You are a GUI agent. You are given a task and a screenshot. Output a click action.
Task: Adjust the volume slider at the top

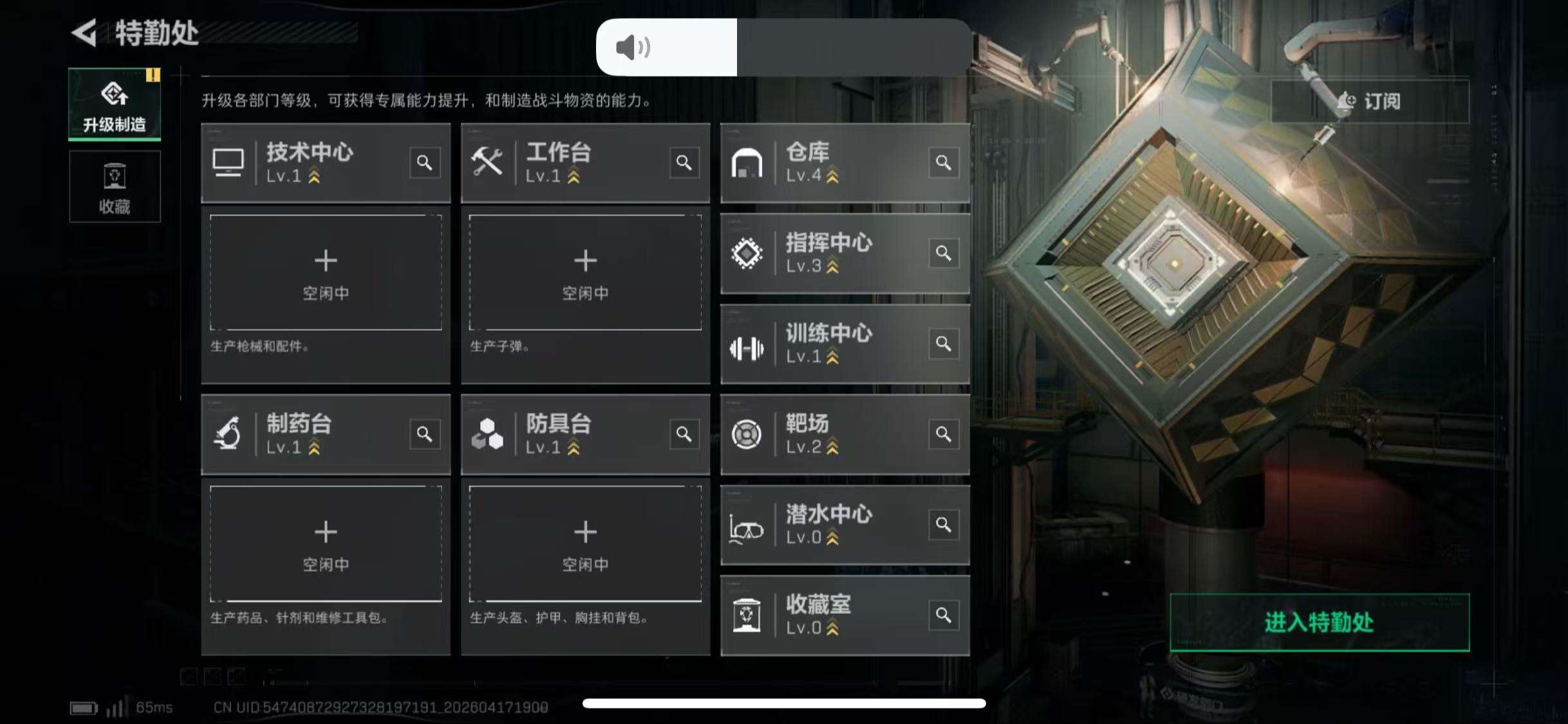point(734,46)
